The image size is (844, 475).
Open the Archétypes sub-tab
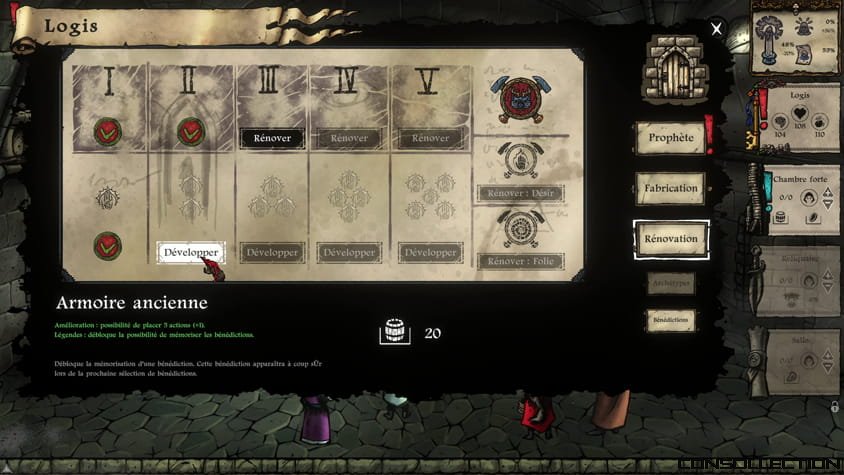(670, 284)
